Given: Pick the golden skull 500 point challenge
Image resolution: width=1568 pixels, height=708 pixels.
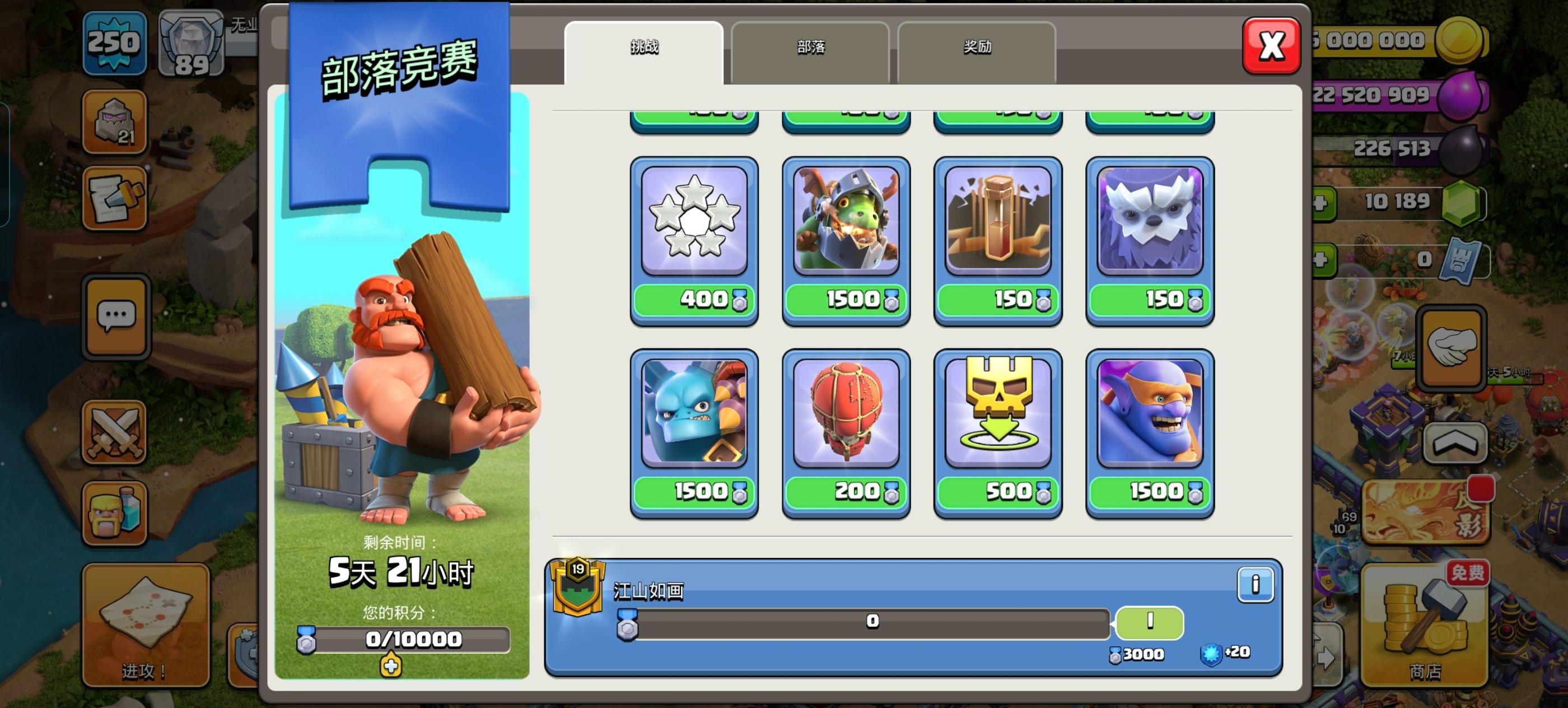Looking at the screenshot, I should click(998, 433).
